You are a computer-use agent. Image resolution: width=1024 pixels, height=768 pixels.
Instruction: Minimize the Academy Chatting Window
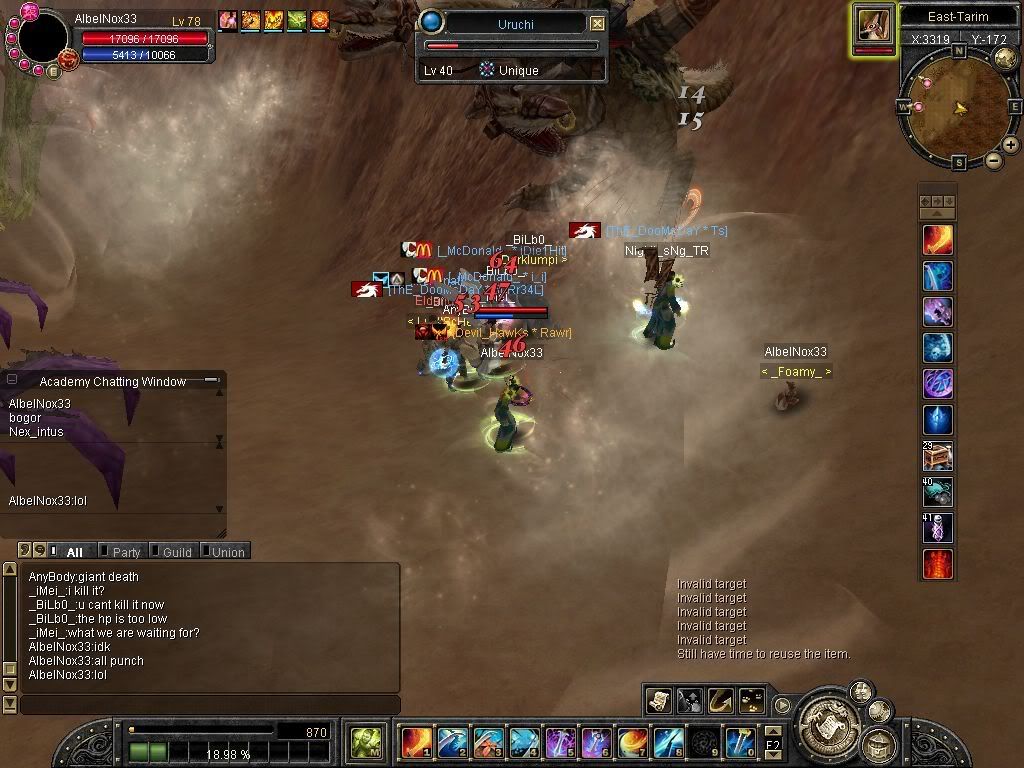pyautogui.click(x=211, y=381)
